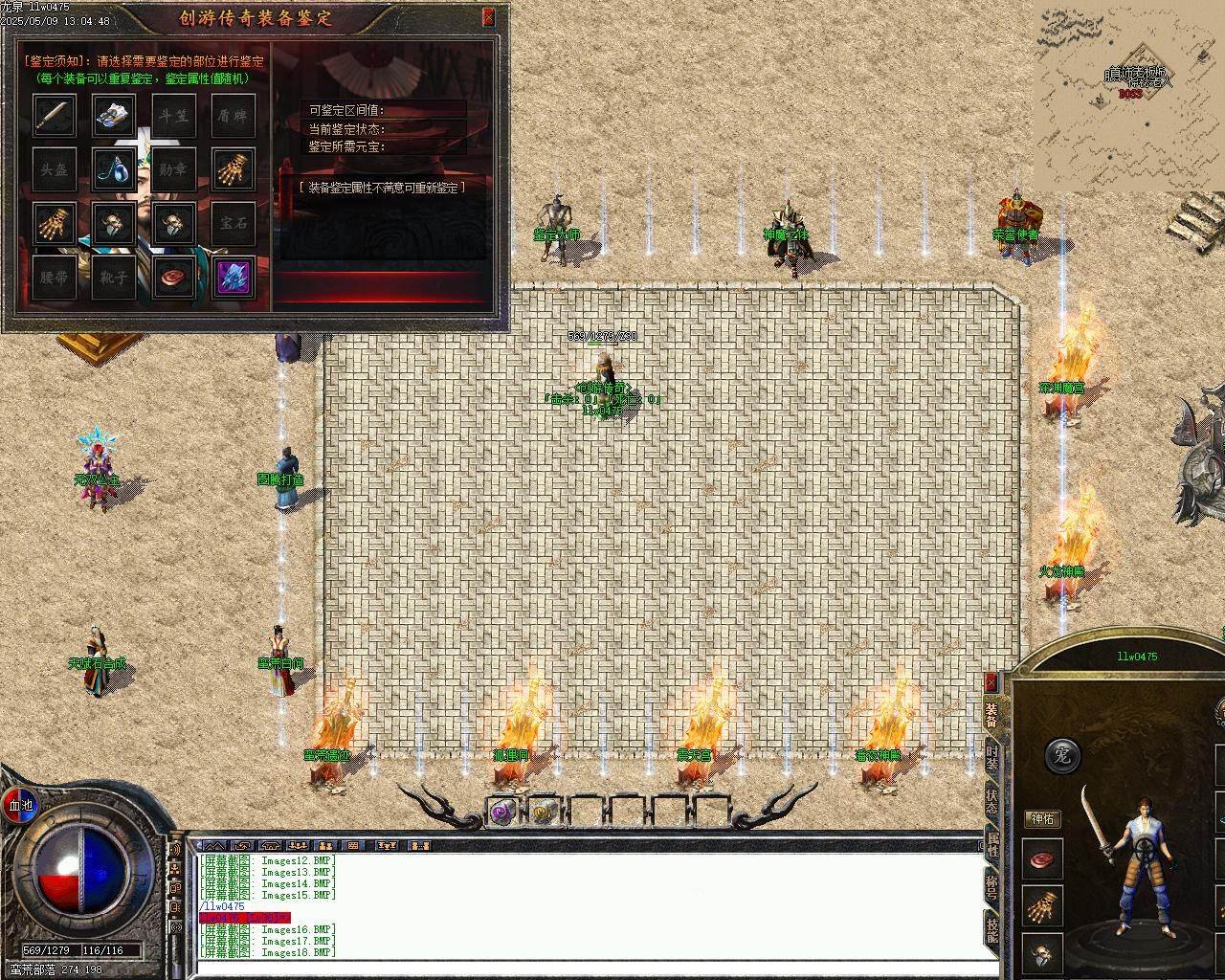1225x980 pixels.
Task: Click the round 宠 pet button
Action: coord(1061,755)
